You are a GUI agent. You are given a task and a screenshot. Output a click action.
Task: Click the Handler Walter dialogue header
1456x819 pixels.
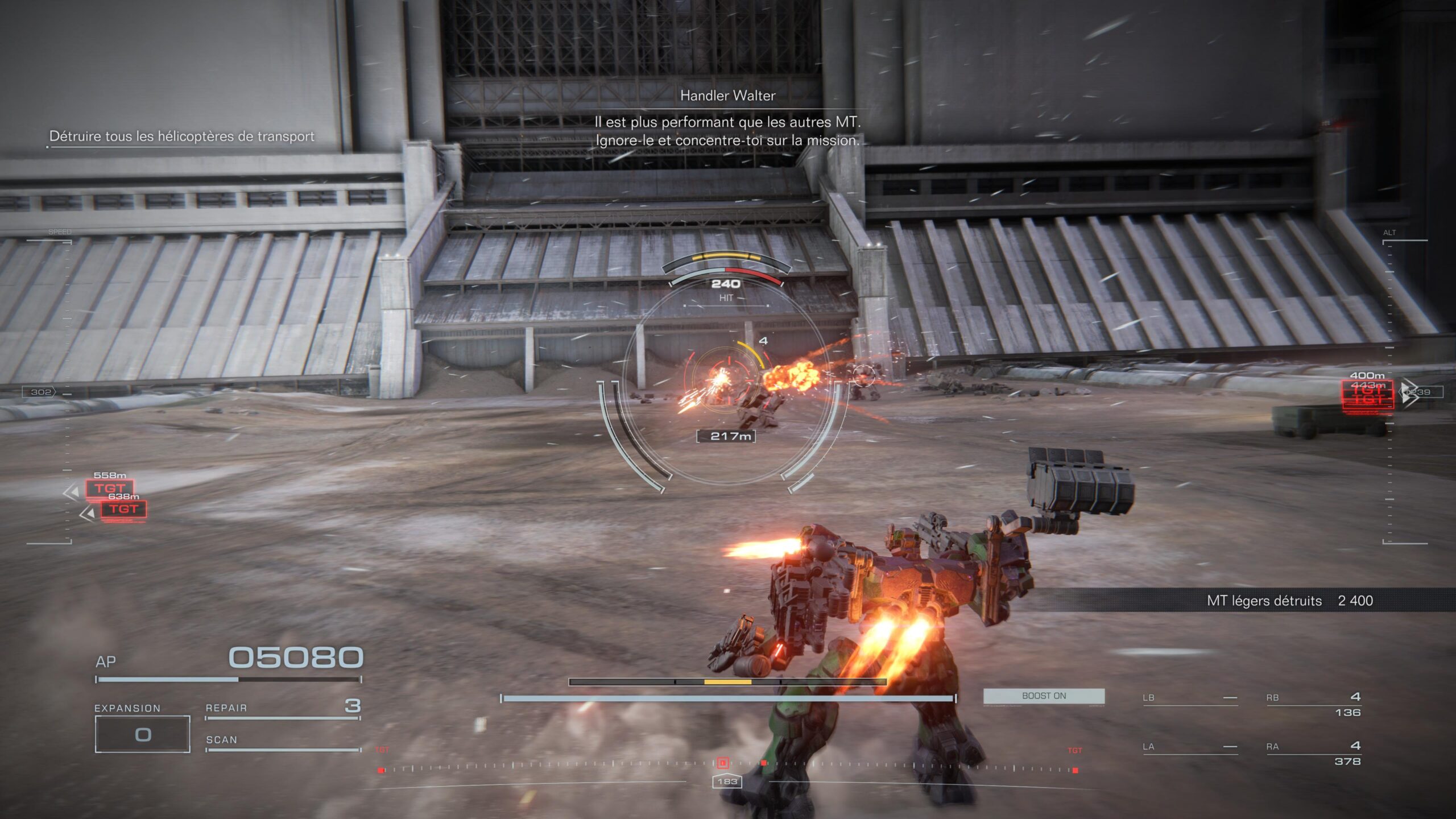click(728, 97)
